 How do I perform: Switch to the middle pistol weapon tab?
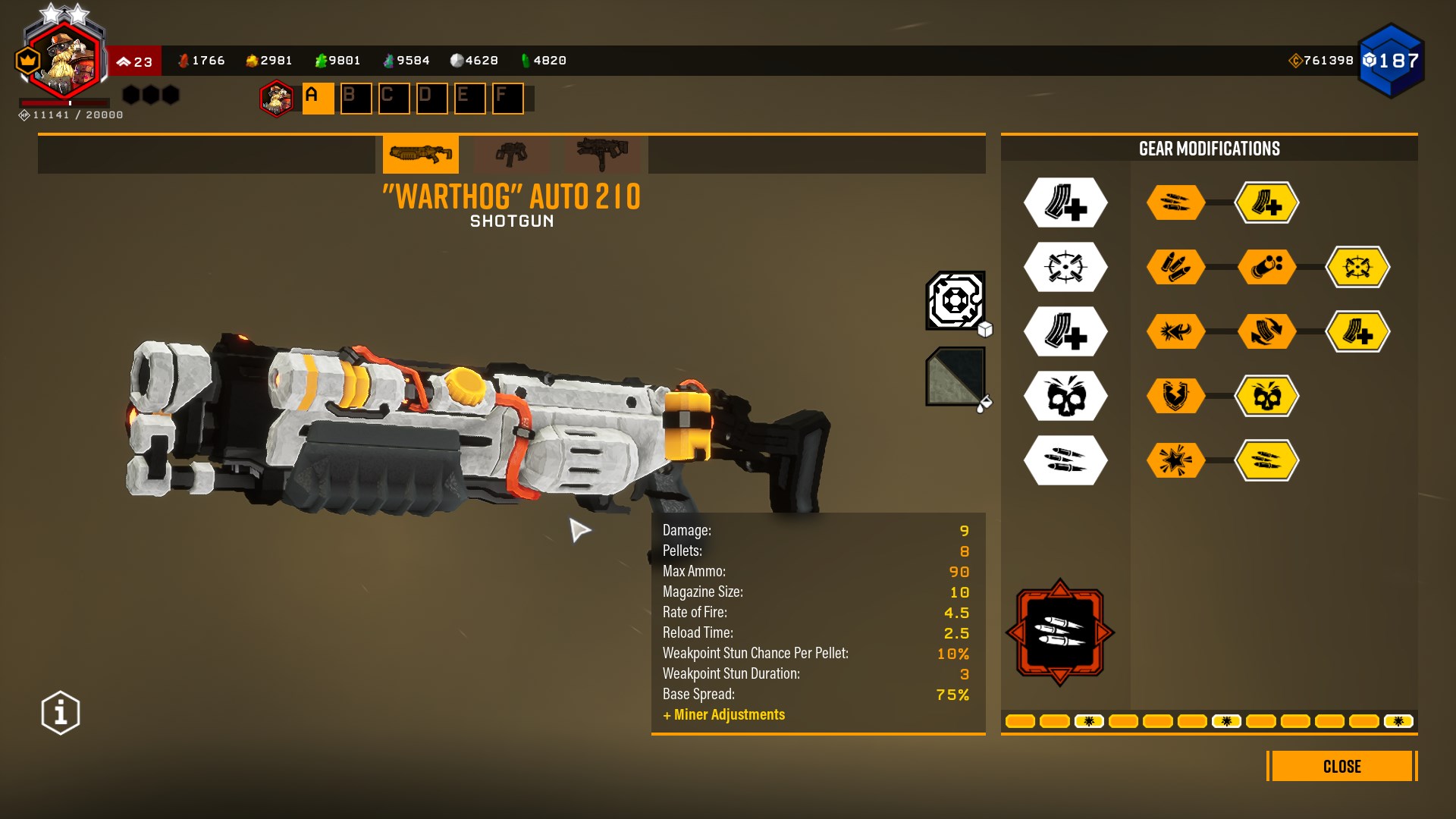(512, 155)
